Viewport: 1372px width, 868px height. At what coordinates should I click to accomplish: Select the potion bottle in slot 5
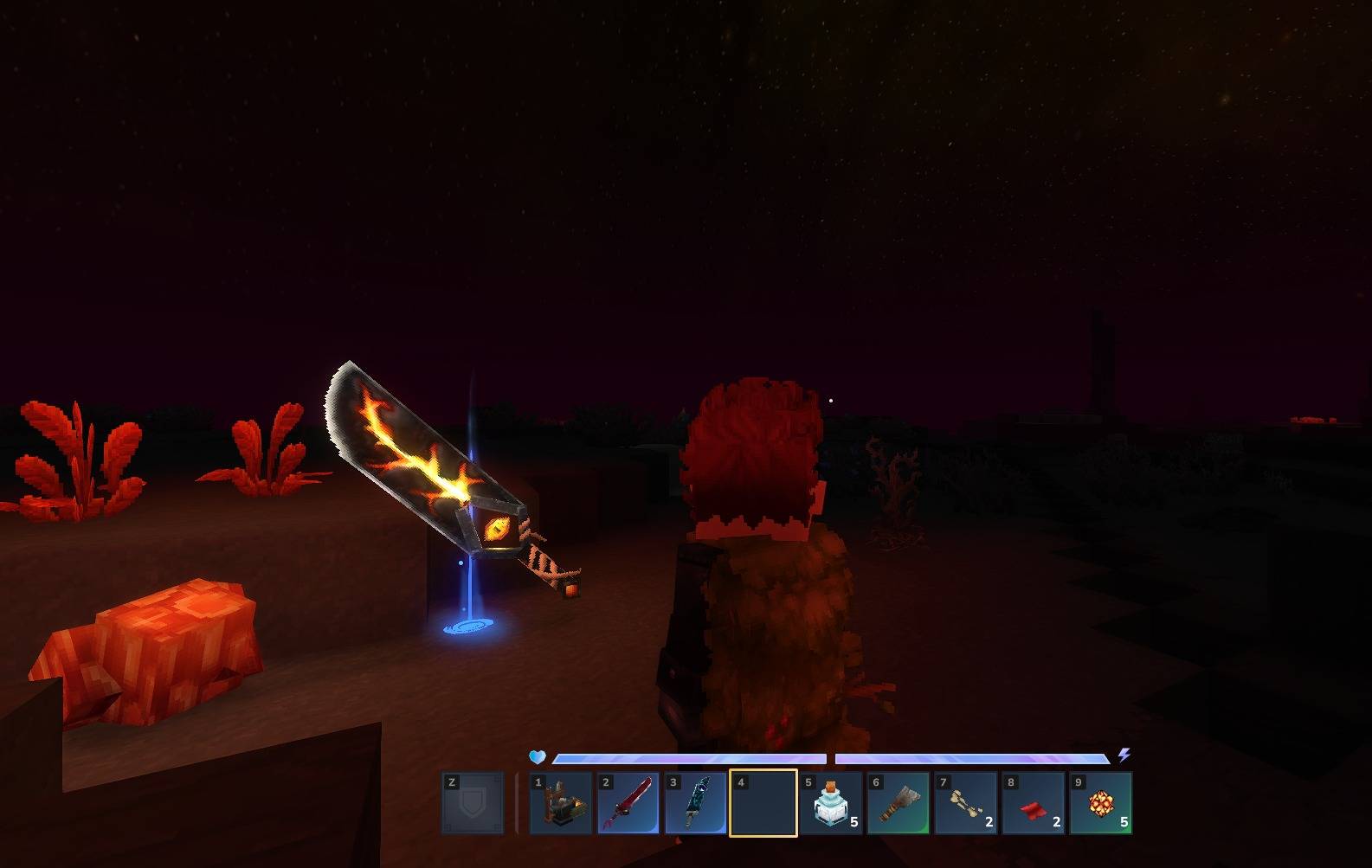click(831, 803)
